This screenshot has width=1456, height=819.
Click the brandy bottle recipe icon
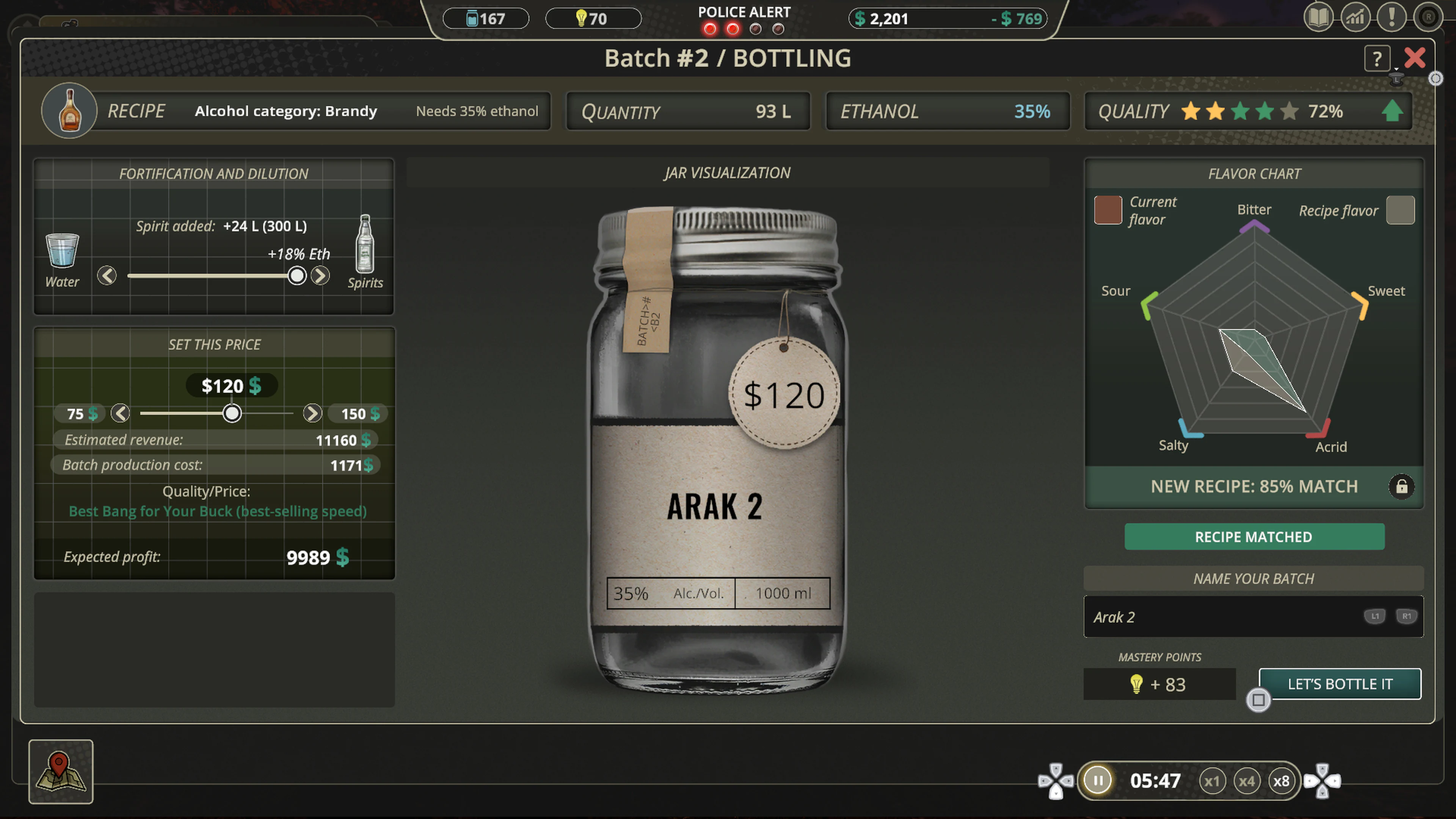coord(69,111)
